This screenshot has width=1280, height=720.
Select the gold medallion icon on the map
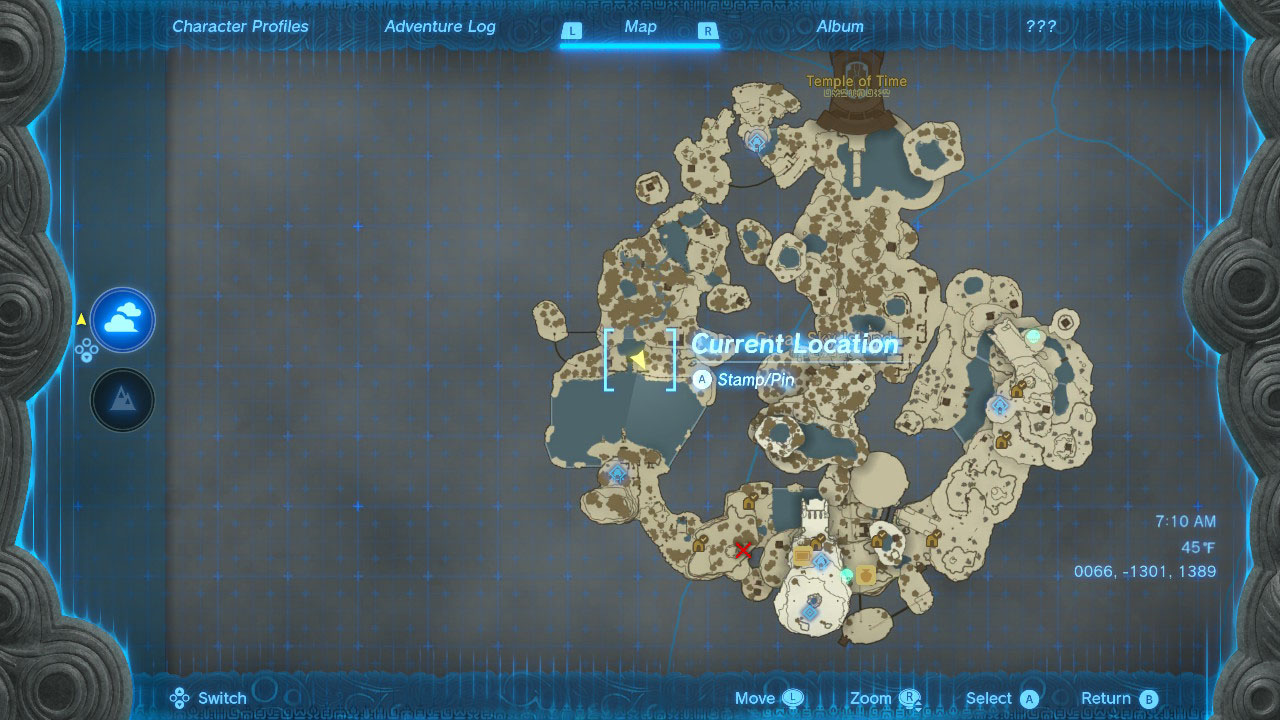[x=866, y=576]
